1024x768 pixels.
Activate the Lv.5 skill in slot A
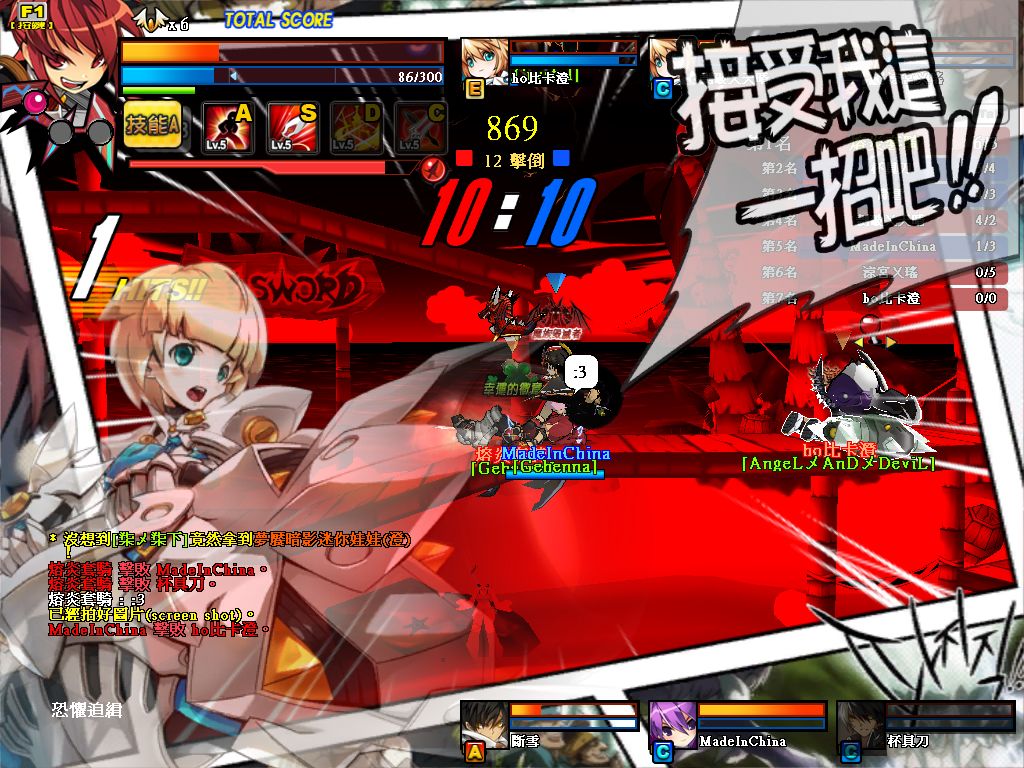coord(228,127)
